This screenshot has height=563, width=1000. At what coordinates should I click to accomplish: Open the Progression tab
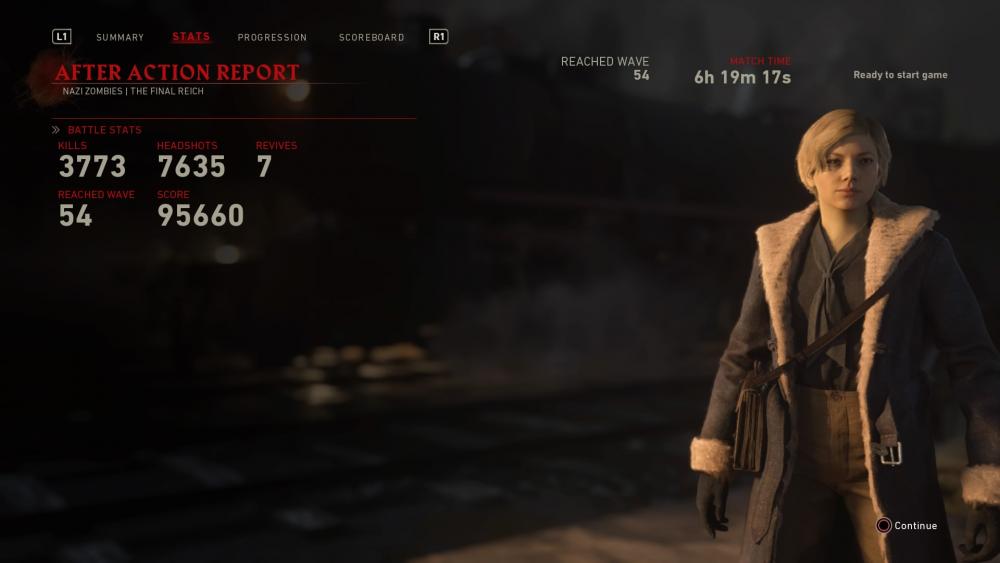272,38
